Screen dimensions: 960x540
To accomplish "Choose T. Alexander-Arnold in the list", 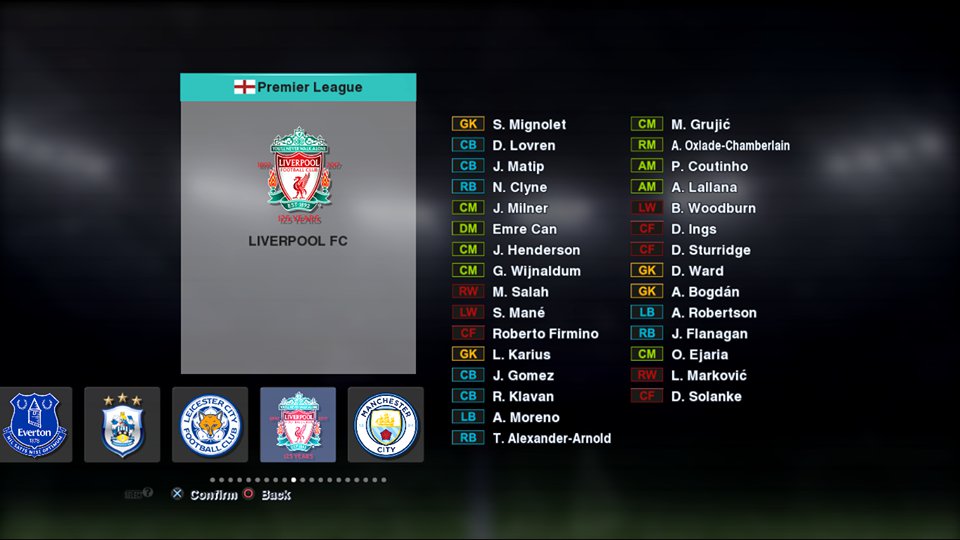I will [551, 438].
